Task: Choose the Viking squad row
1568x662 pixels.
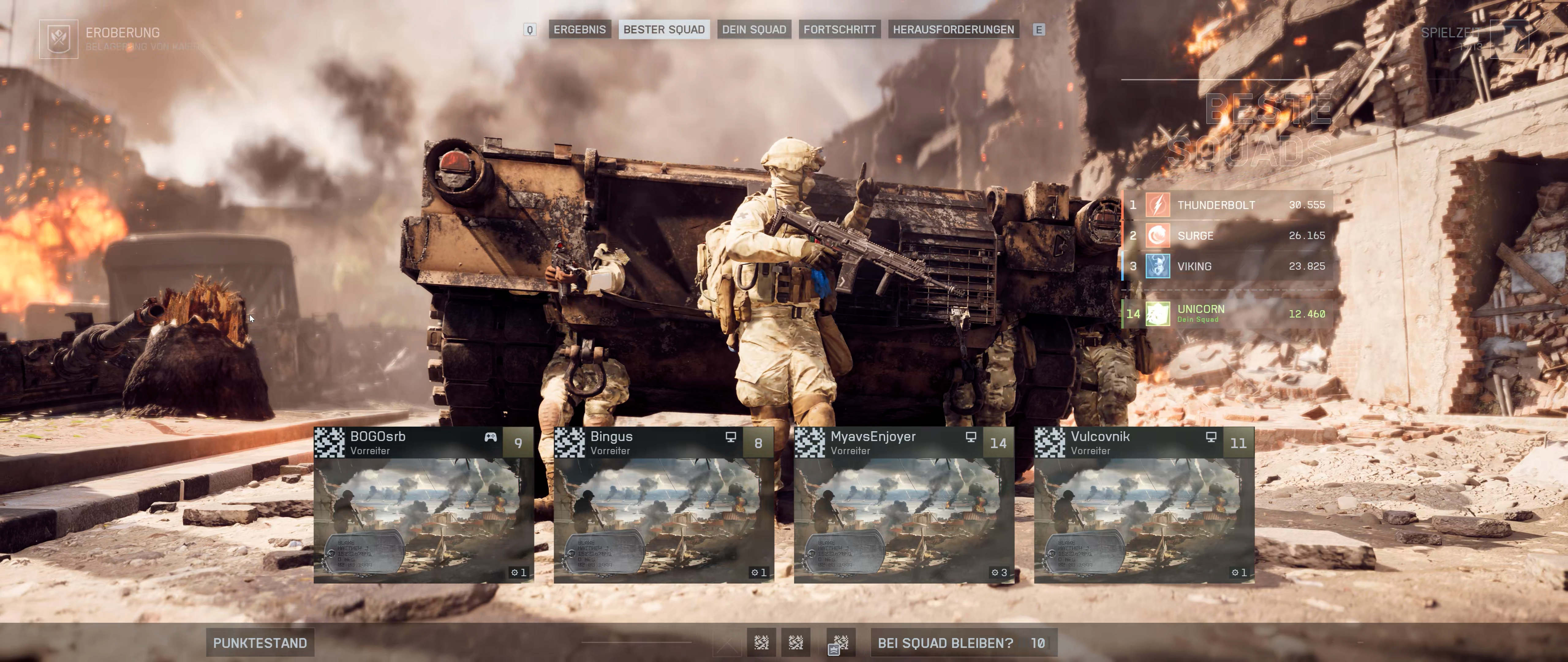Action: pos(1227,266)
